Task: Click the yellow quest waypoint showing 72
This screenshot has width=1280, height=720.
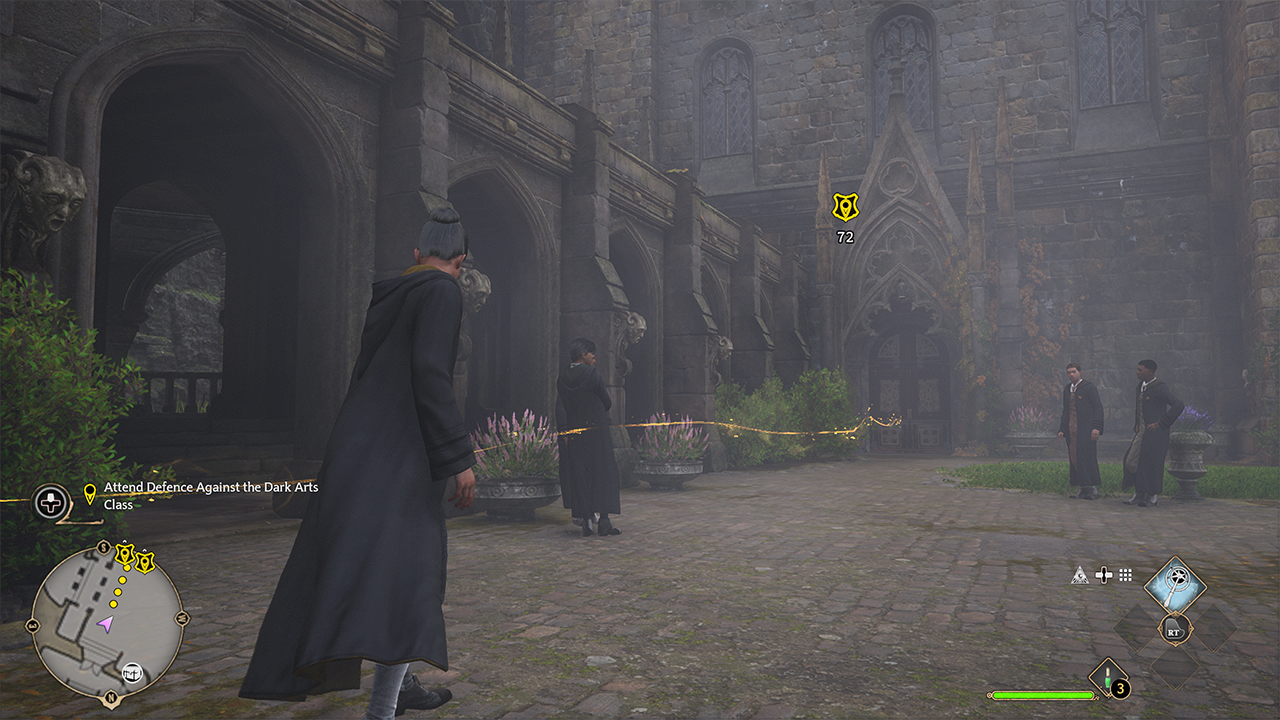Action: pos(845,207)
